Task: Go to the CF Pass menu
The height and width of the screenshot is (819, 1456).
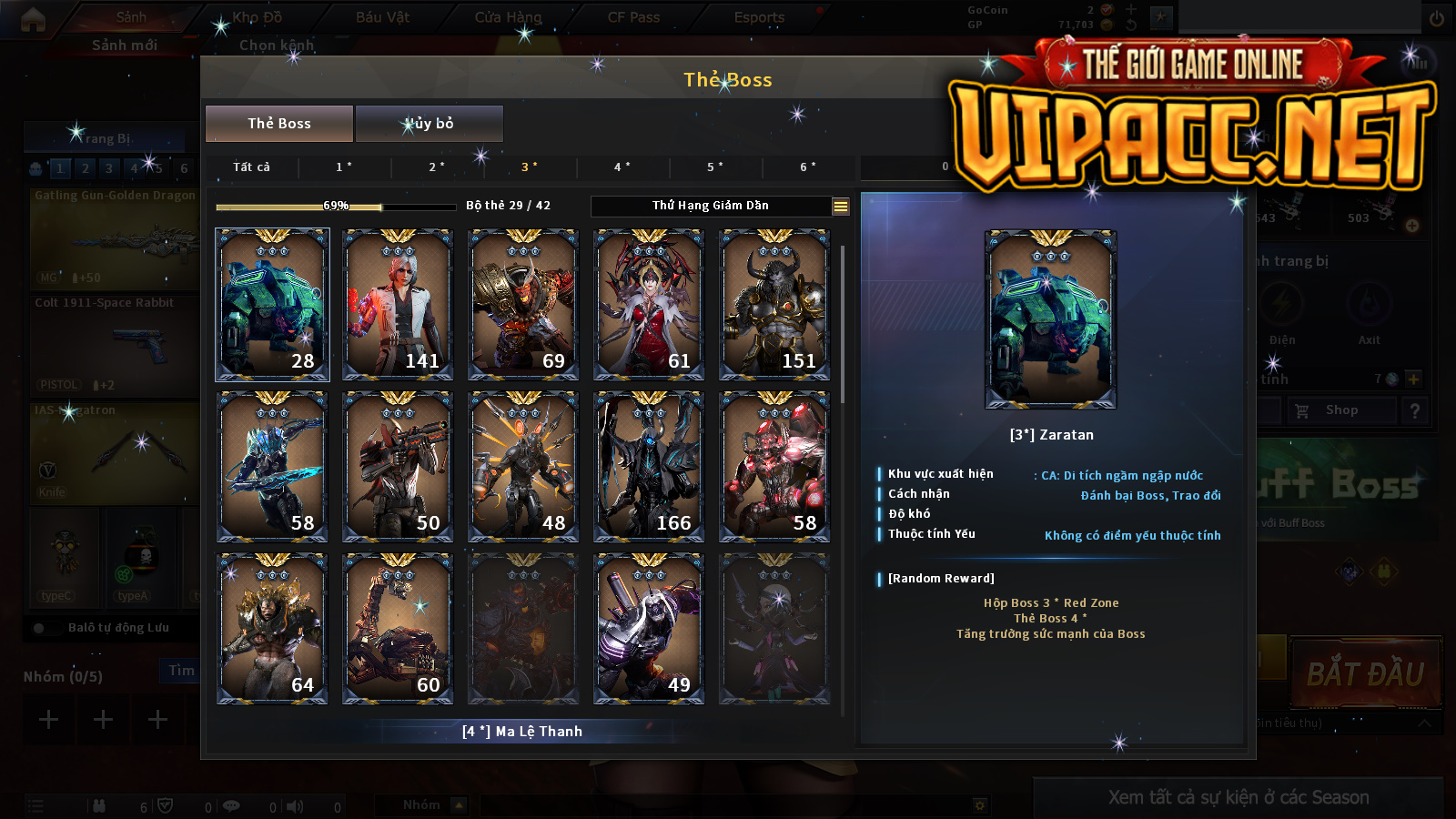Action: click(633, 17)
